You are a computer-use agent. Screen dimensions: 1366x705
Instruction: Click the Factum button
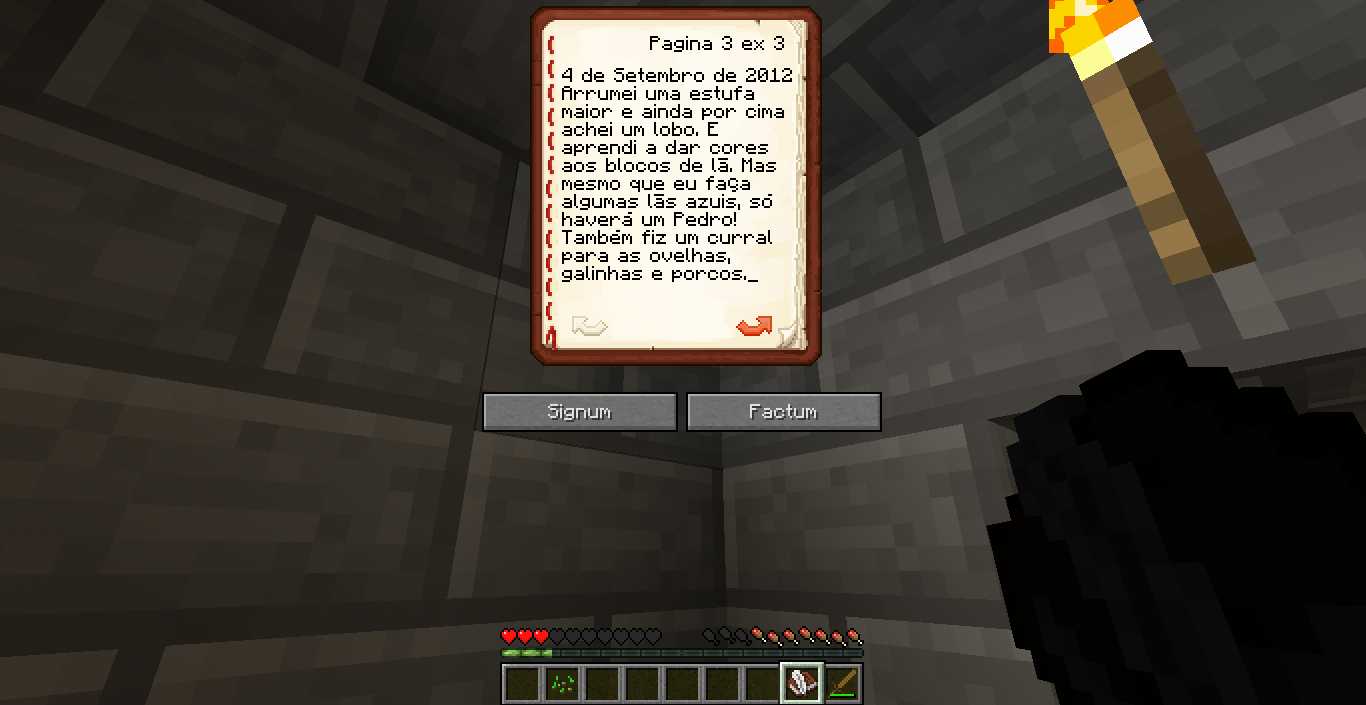pos(783,412)
